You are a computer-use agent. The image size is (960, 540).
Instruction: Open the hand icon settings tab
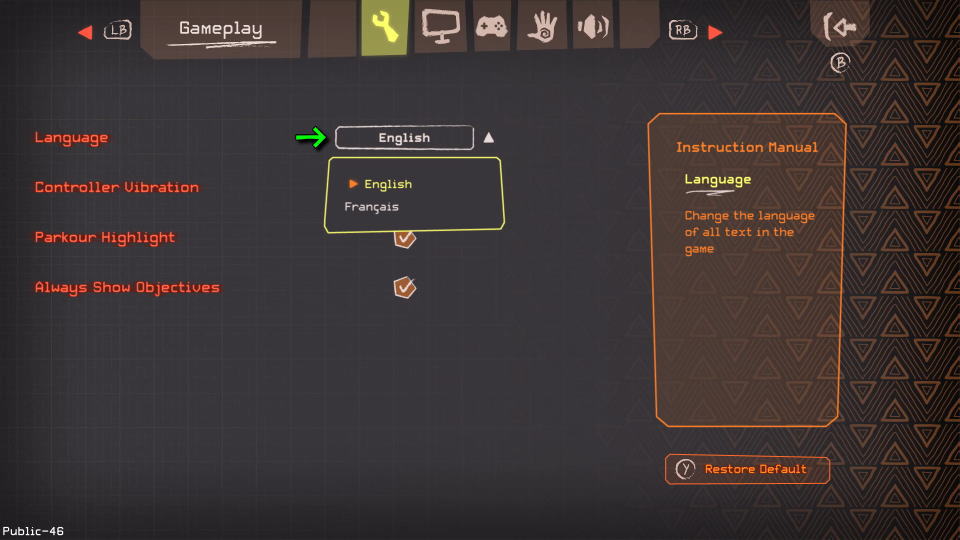(542, 27)
